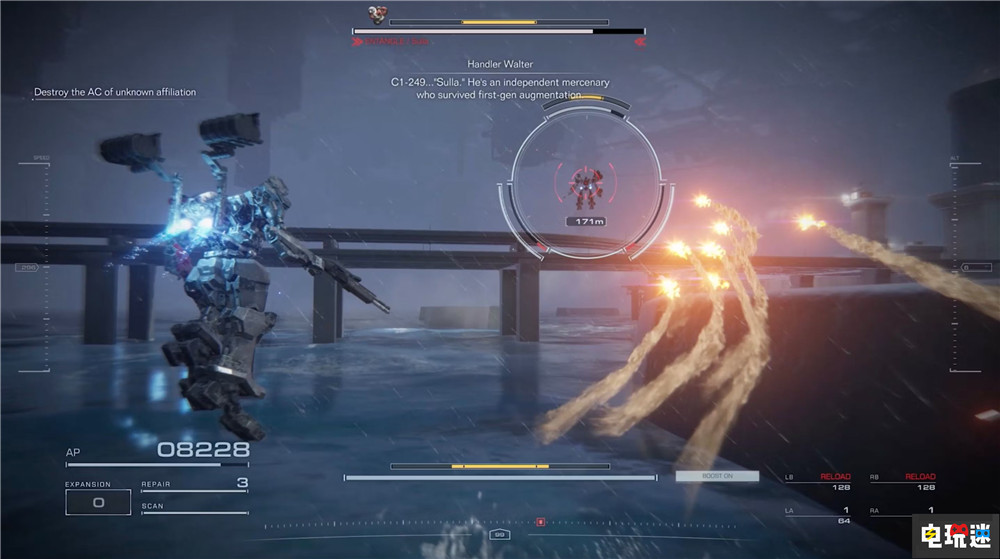Viewport: 1000px width, 559px height.
Task: Click the red marker on the compass
Action: coord(540,522)
